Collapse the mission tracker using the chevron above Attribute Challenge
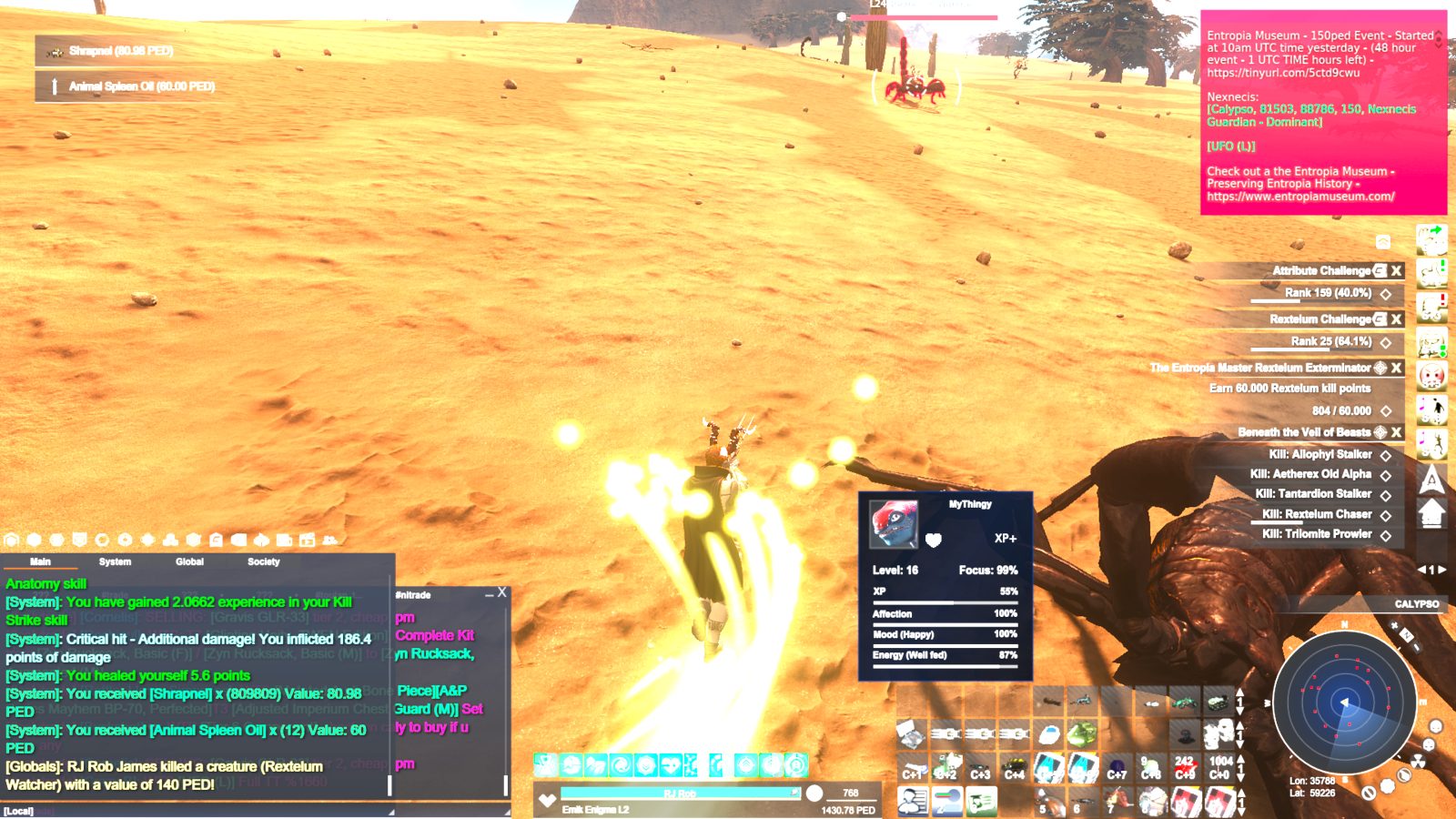This screenshot has width=1456, height=819. (x=1385, y=240)
